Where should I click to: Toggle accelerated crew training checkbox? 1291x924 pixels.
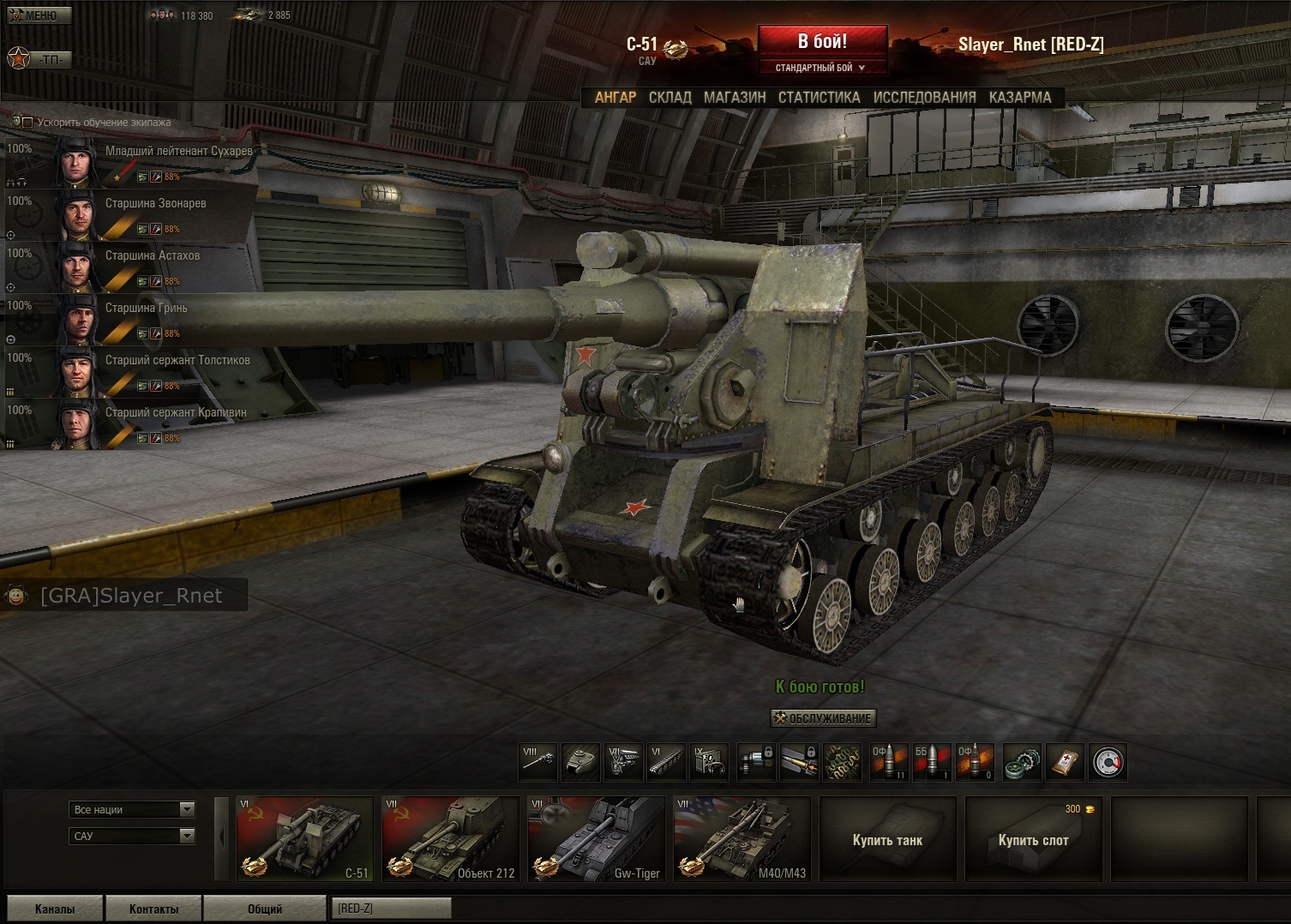pos(27,123)
